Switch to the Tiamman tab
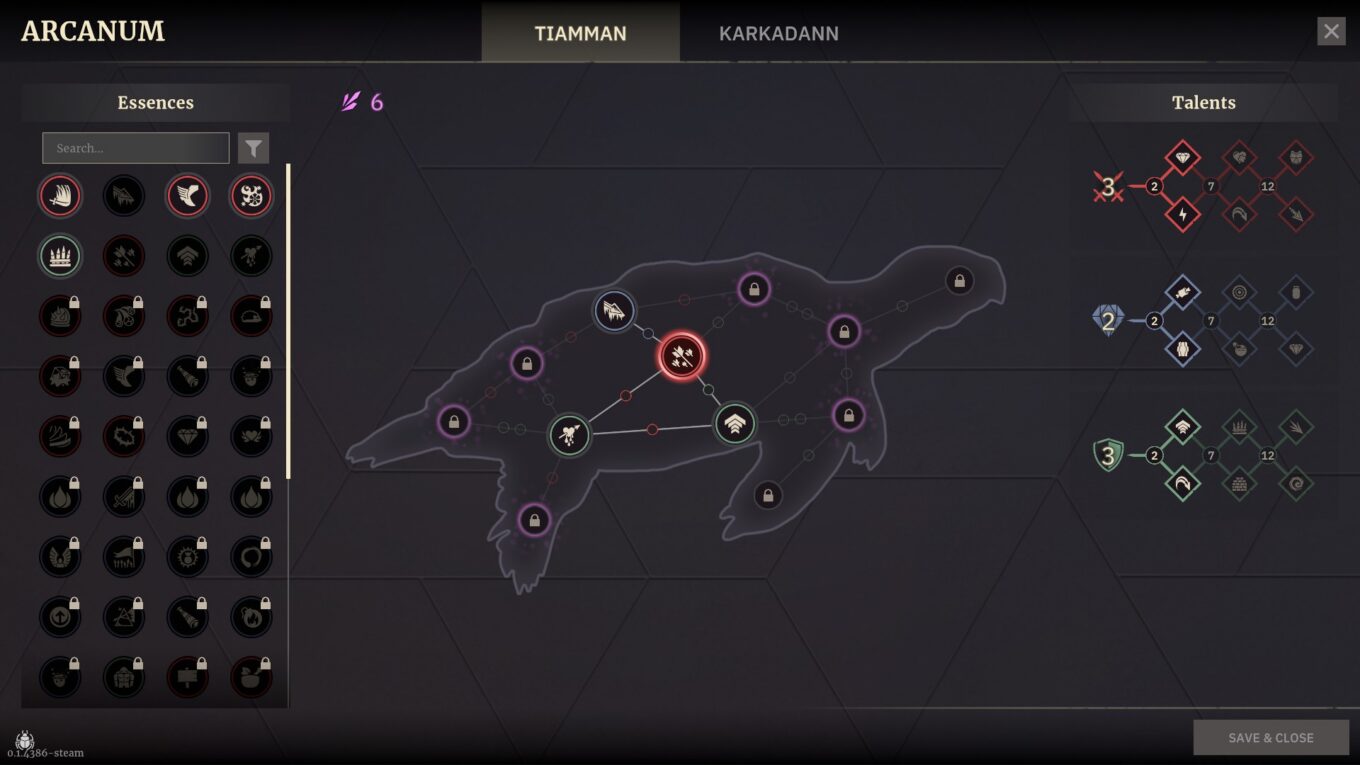The width and height of the screenshot is (1360, 765). pos(580,33)
